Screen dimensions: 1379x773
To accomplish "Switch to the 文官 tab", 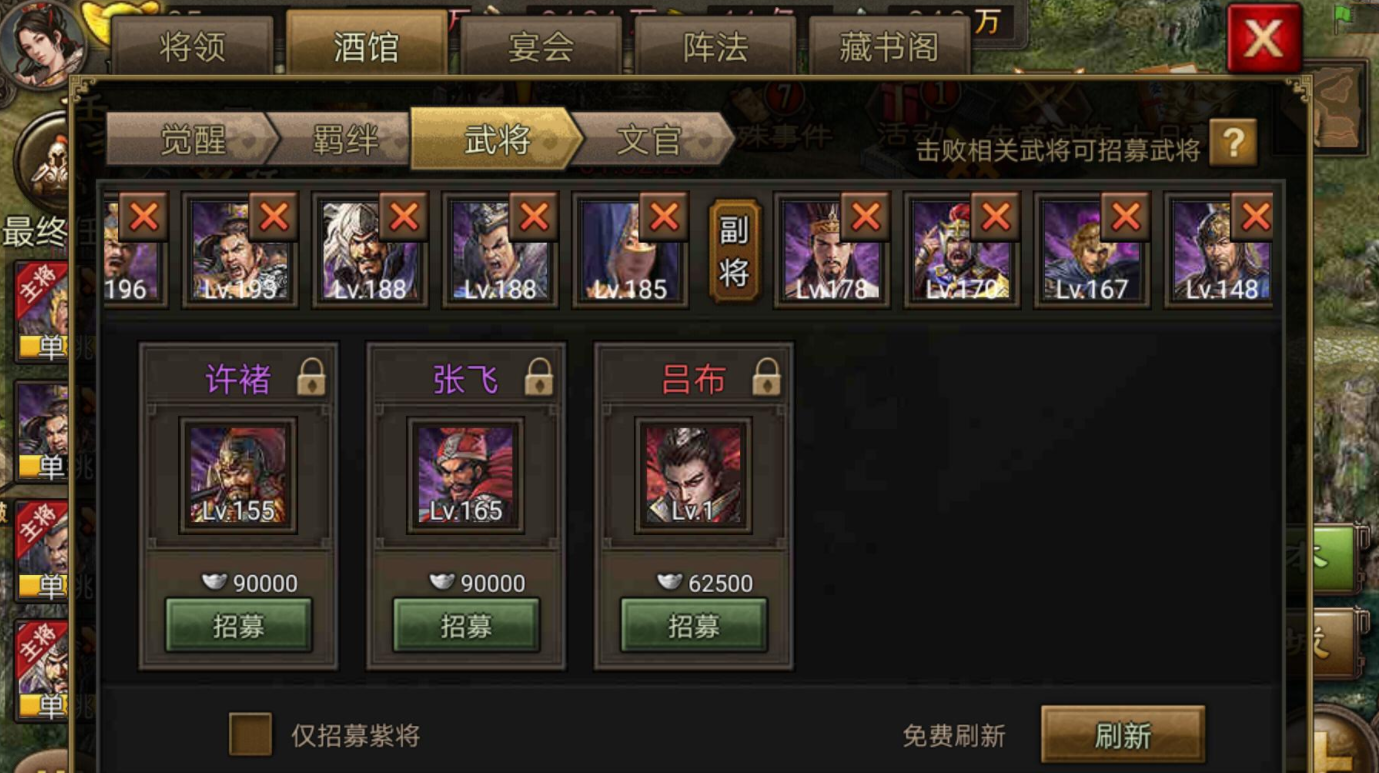I will tap(651, 140).
